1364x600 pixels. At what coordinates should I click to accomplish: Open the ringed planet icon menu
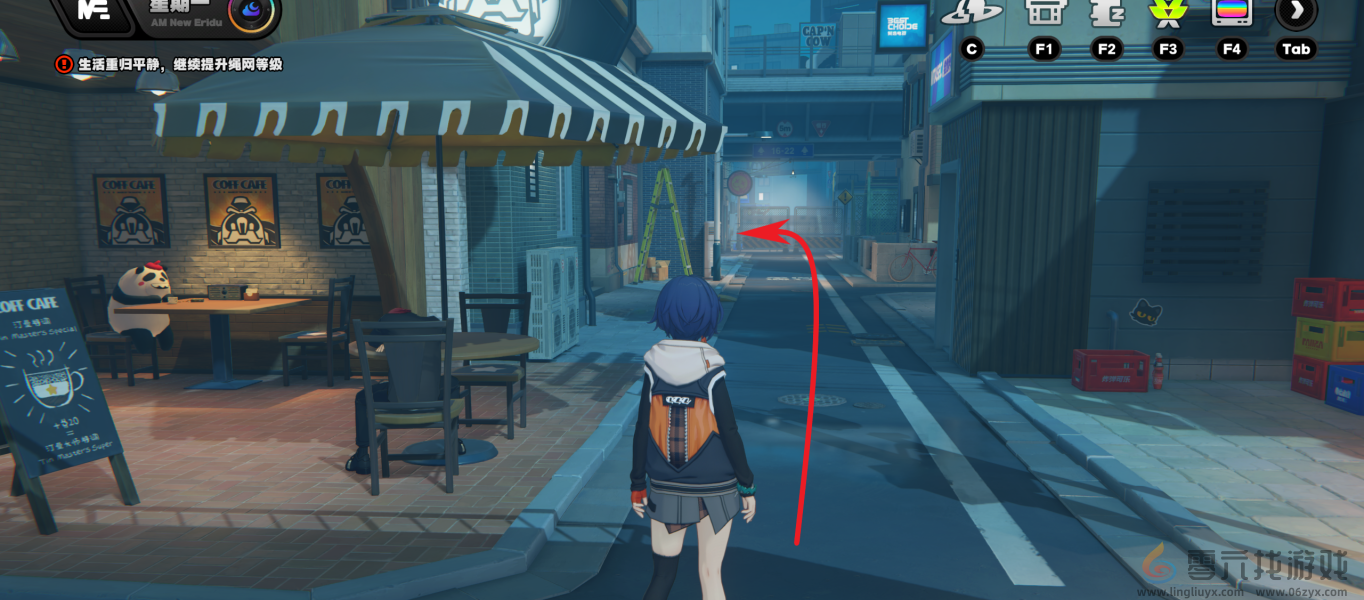pos(971,12)
